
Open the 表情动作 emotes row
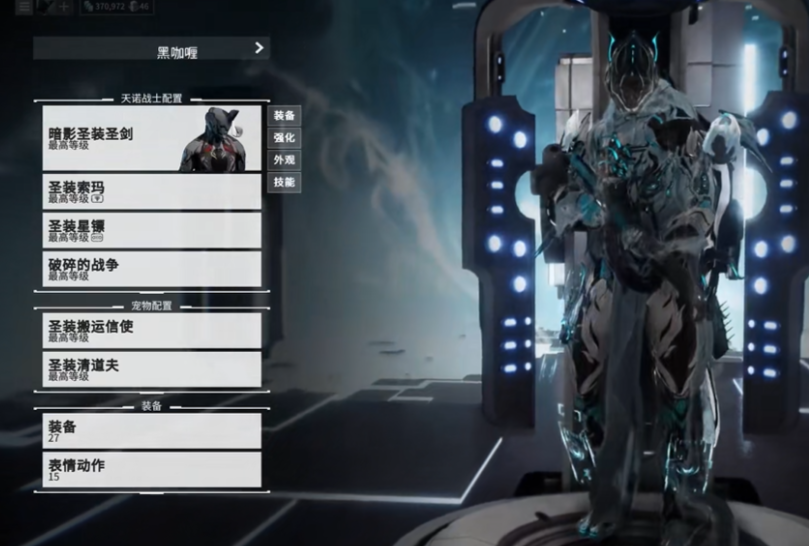[x=150, y=469]
